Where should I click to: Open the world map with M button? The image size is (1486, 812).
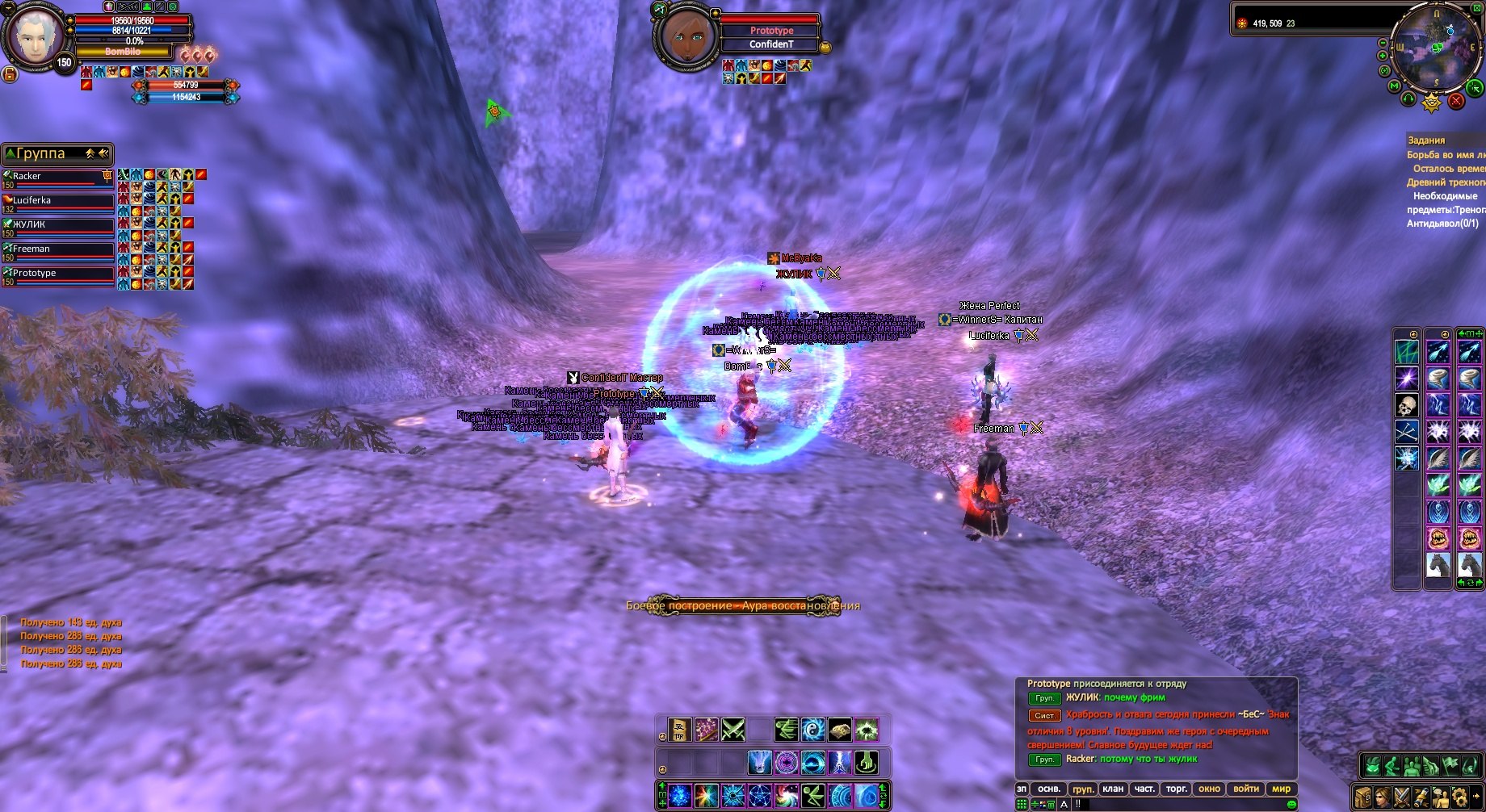1394,86
